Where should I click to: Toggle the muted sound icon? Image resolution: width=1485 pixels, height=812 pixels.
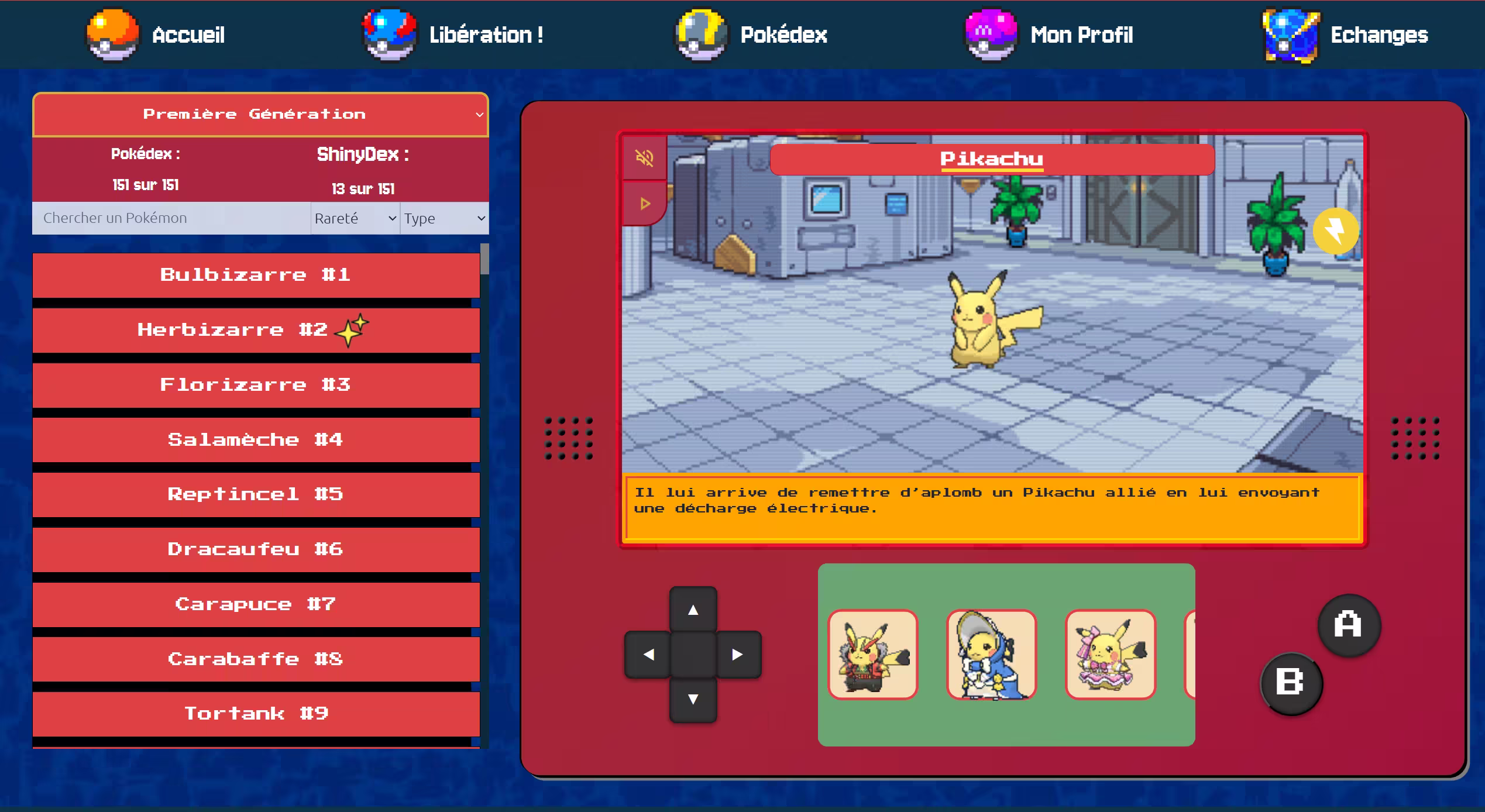pyautogui.click(x=645, y=158)
